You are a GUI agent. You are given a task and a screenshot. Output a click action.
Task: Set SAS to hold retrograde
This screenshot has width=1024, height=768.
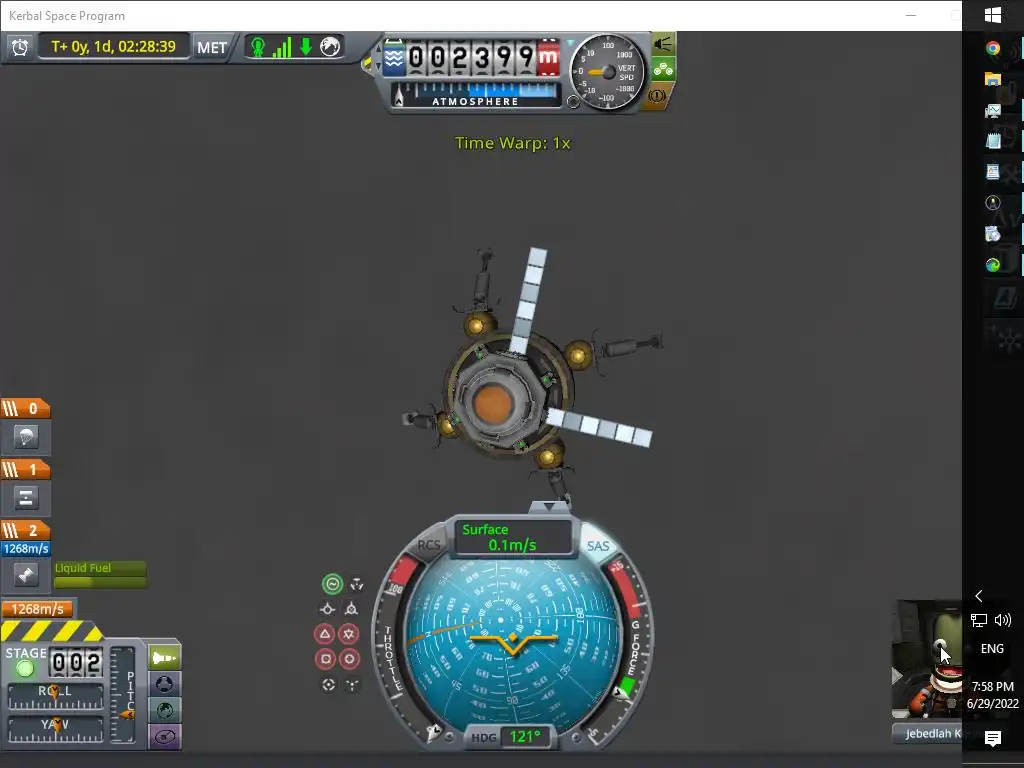[351, 608]
